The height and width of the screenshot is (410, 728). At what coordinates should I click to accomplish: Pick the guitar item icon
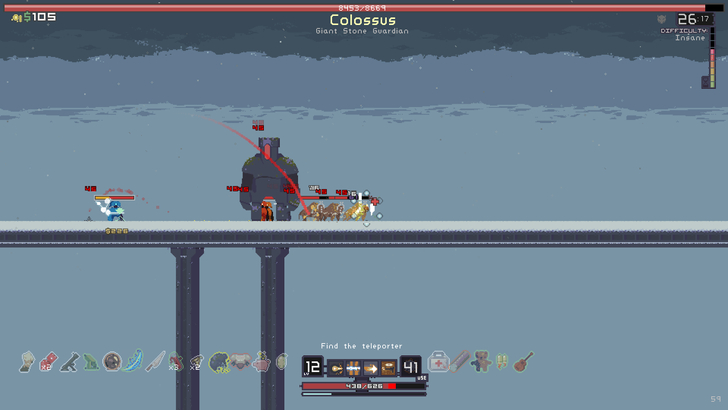tap(524, 361)
